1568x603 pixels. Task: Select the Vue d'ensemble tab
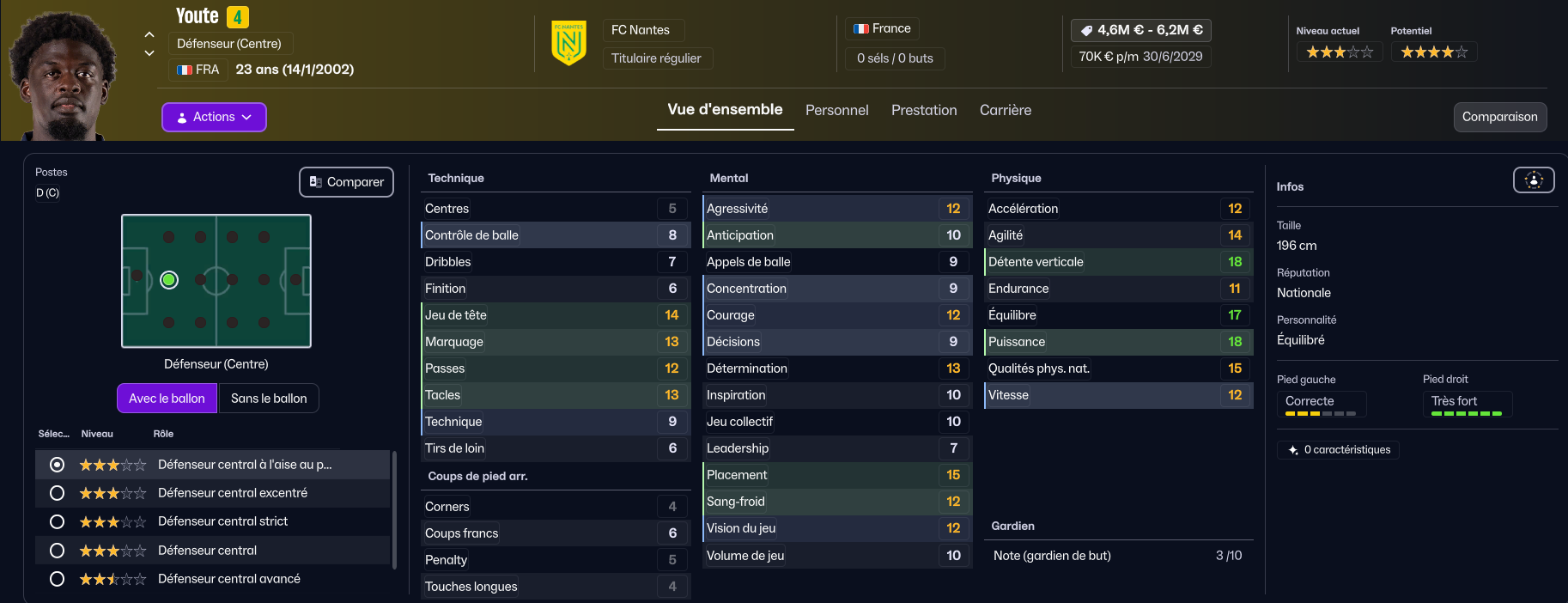coord(725,110)
